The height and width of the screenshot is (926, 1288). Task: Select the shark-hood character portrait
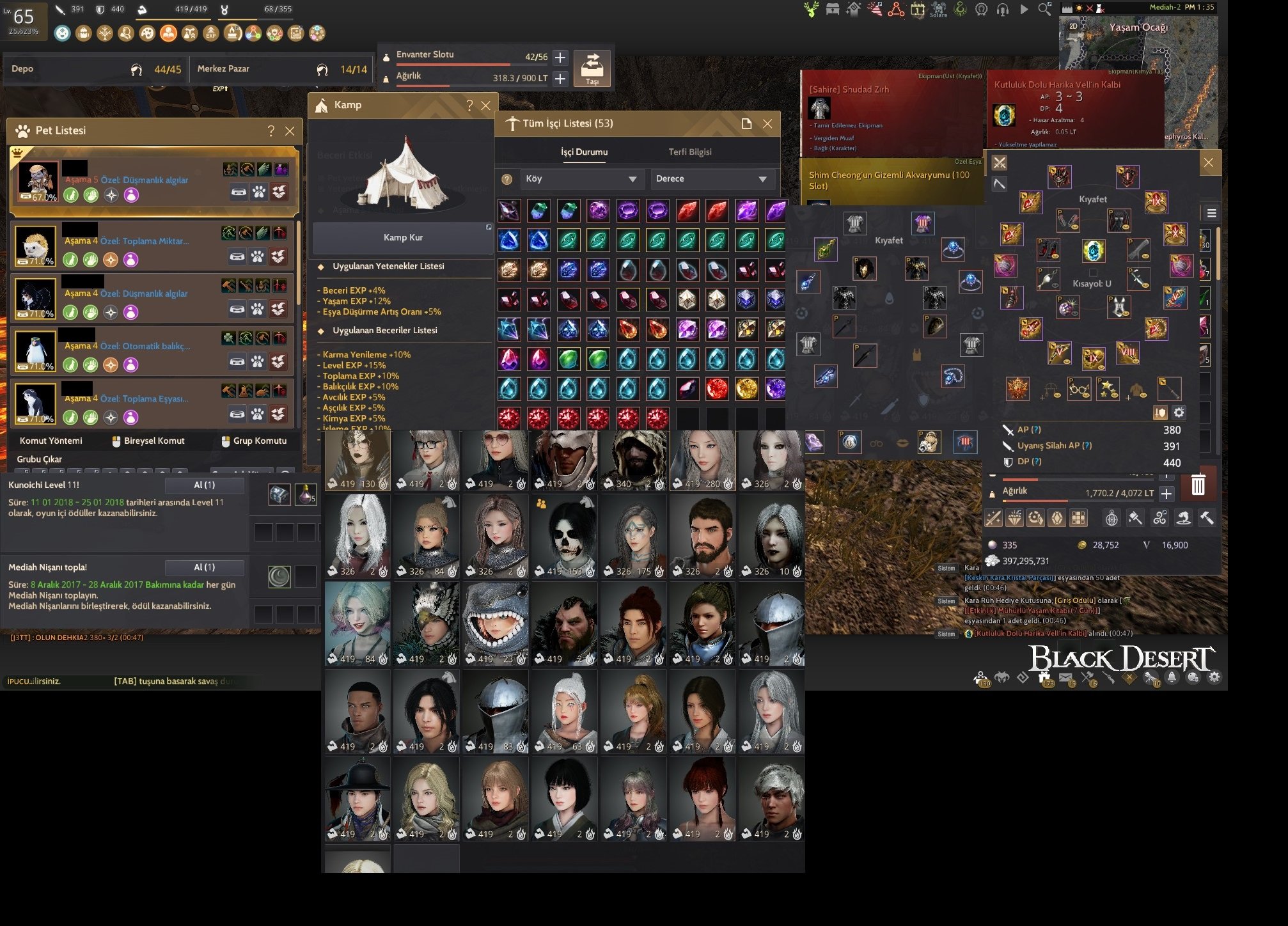(496, 624)
